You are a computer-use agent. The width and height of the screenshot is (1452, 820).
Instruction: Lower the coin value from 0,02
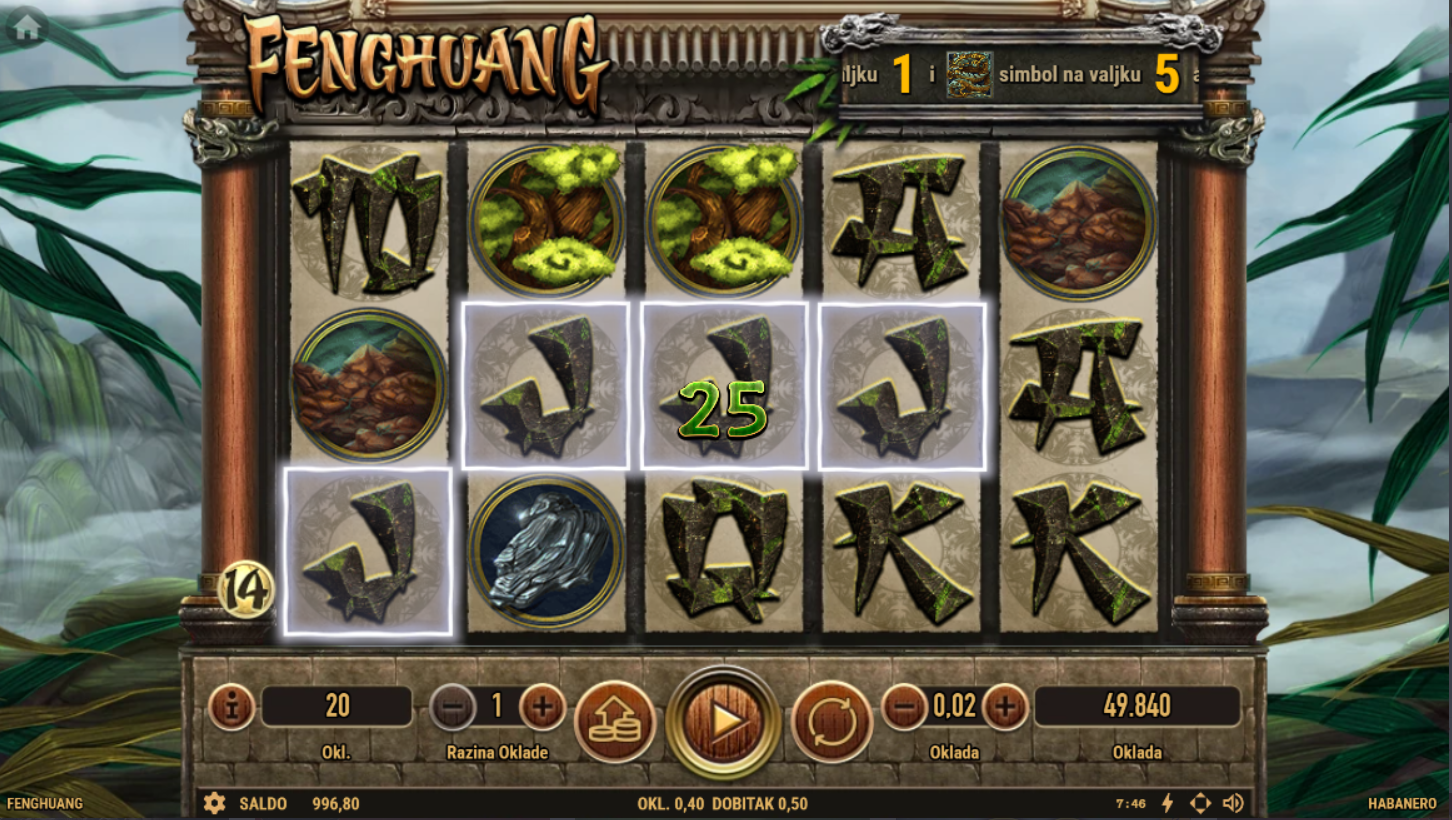pos(904,707)
